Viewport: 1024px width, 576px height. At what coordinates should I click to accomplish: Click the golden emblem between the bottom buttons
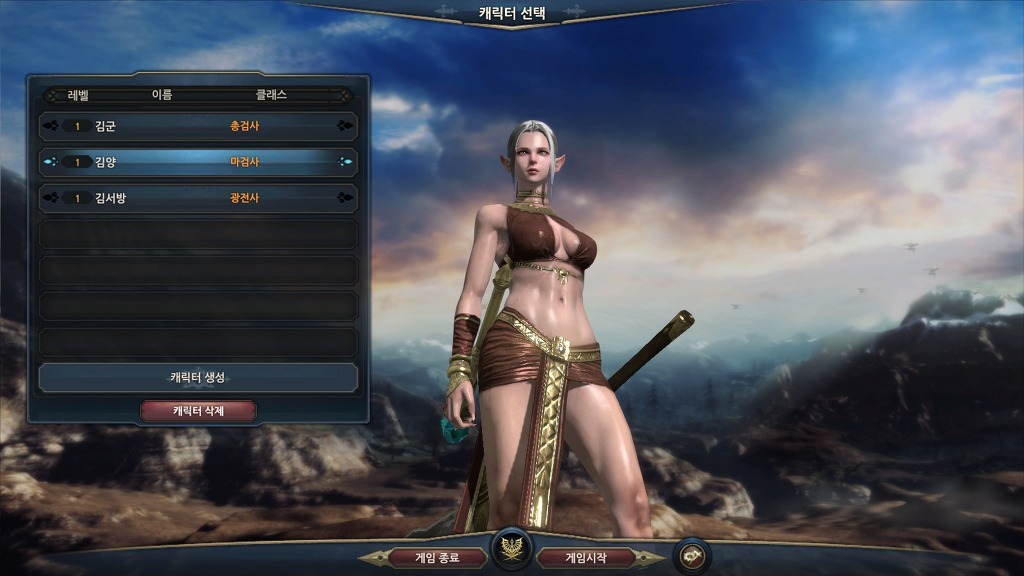[x=511, y=551]
